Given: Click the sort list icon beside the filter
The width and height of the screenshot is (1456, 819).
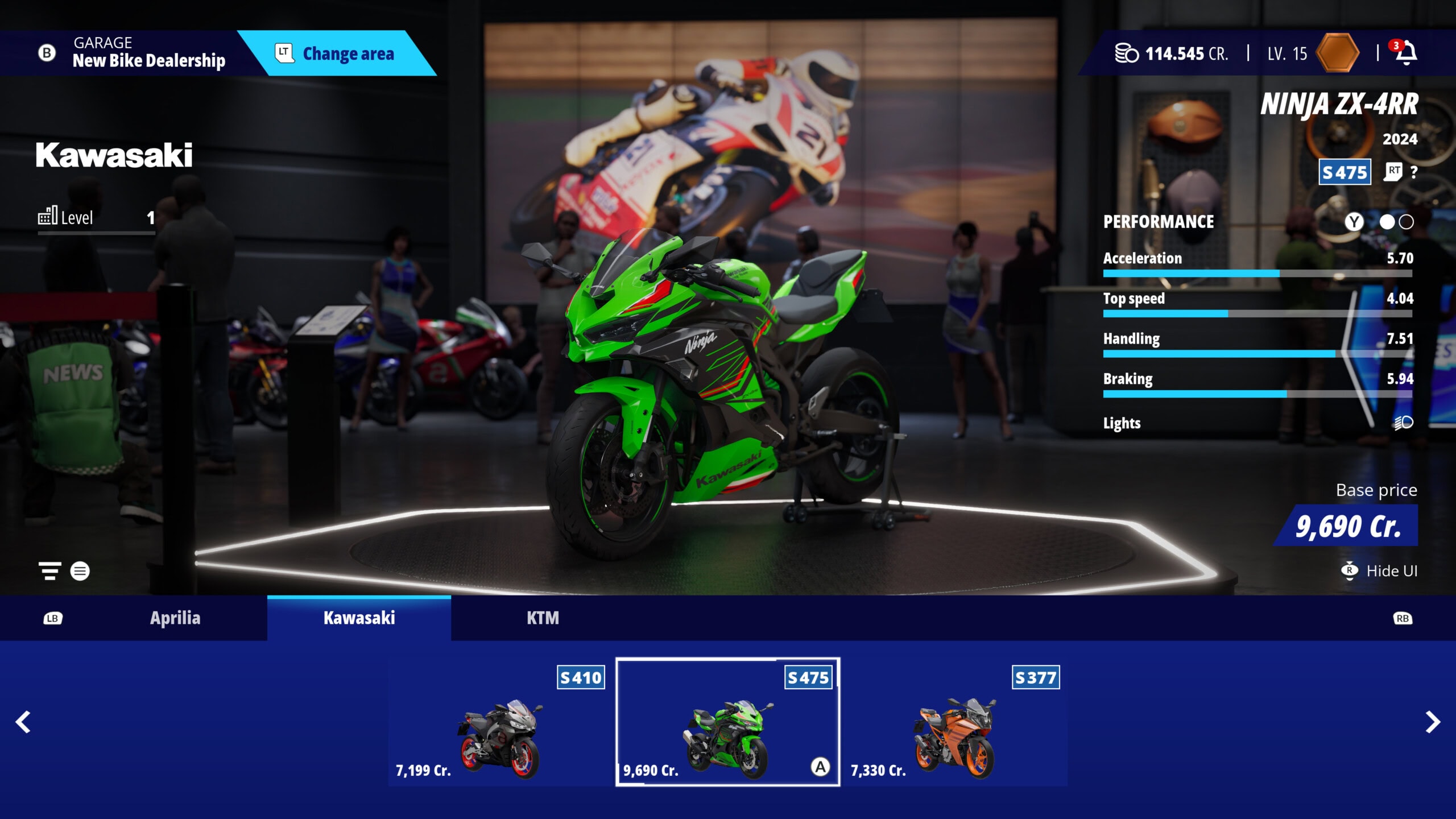Looking at the screenshot, I should [x=80, y=571].
